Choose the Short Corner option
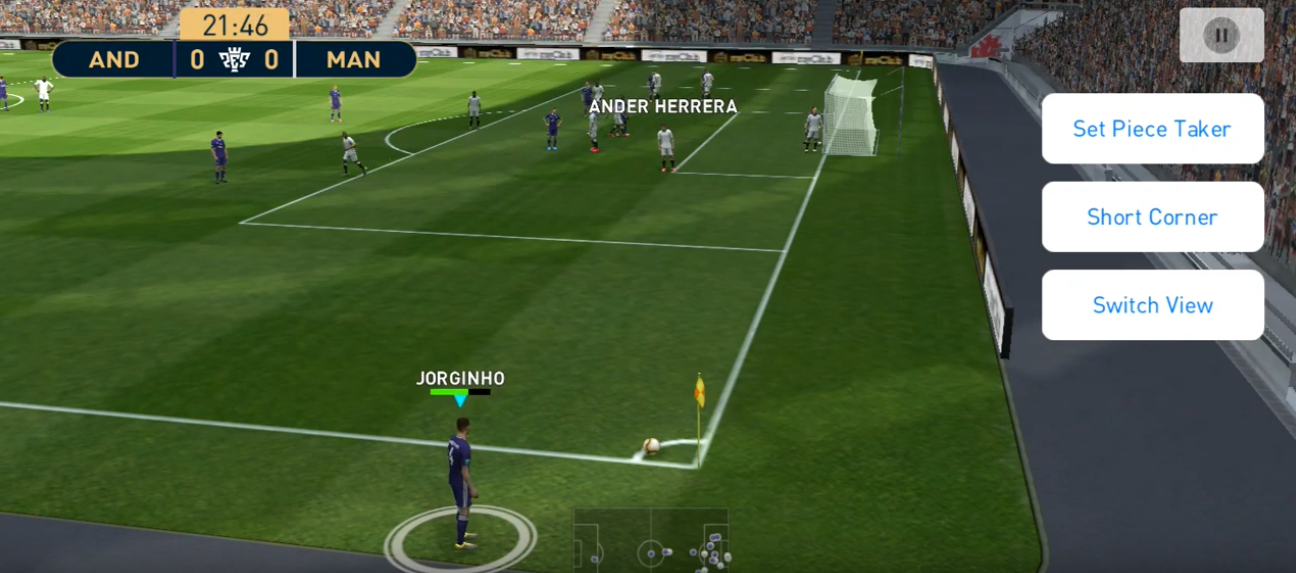Image resolution: width=1296 pixels, height=573 pixels. [1152, 217]
